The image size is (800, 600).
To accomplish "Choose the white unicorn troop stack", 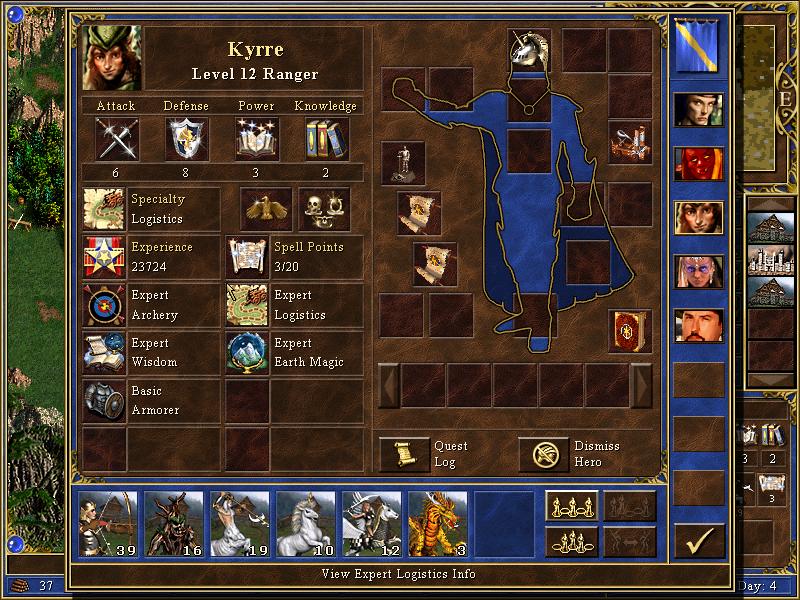I will (x=305, y=523).
